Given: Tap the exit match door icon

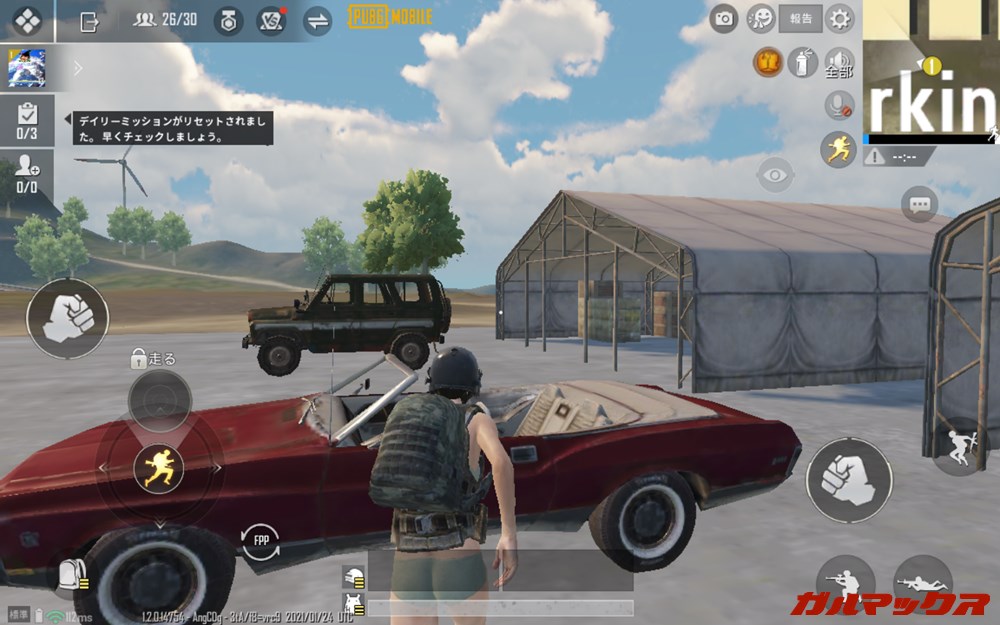Looking at the screenshot, I should 89,21.
